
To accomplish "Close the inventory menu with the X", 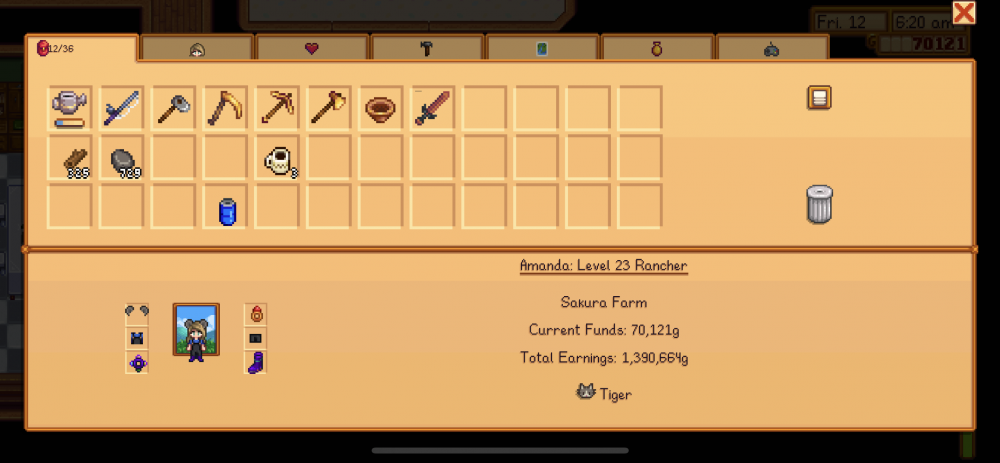I will [x=964, y=13].
